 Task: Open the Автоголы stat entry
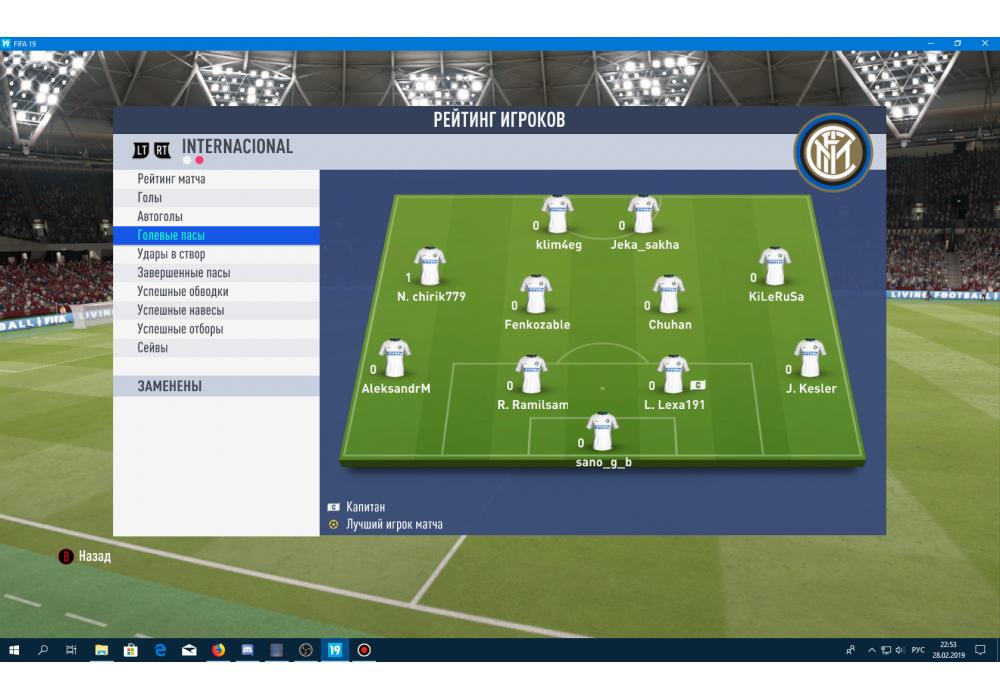click(x=160, y=217)
